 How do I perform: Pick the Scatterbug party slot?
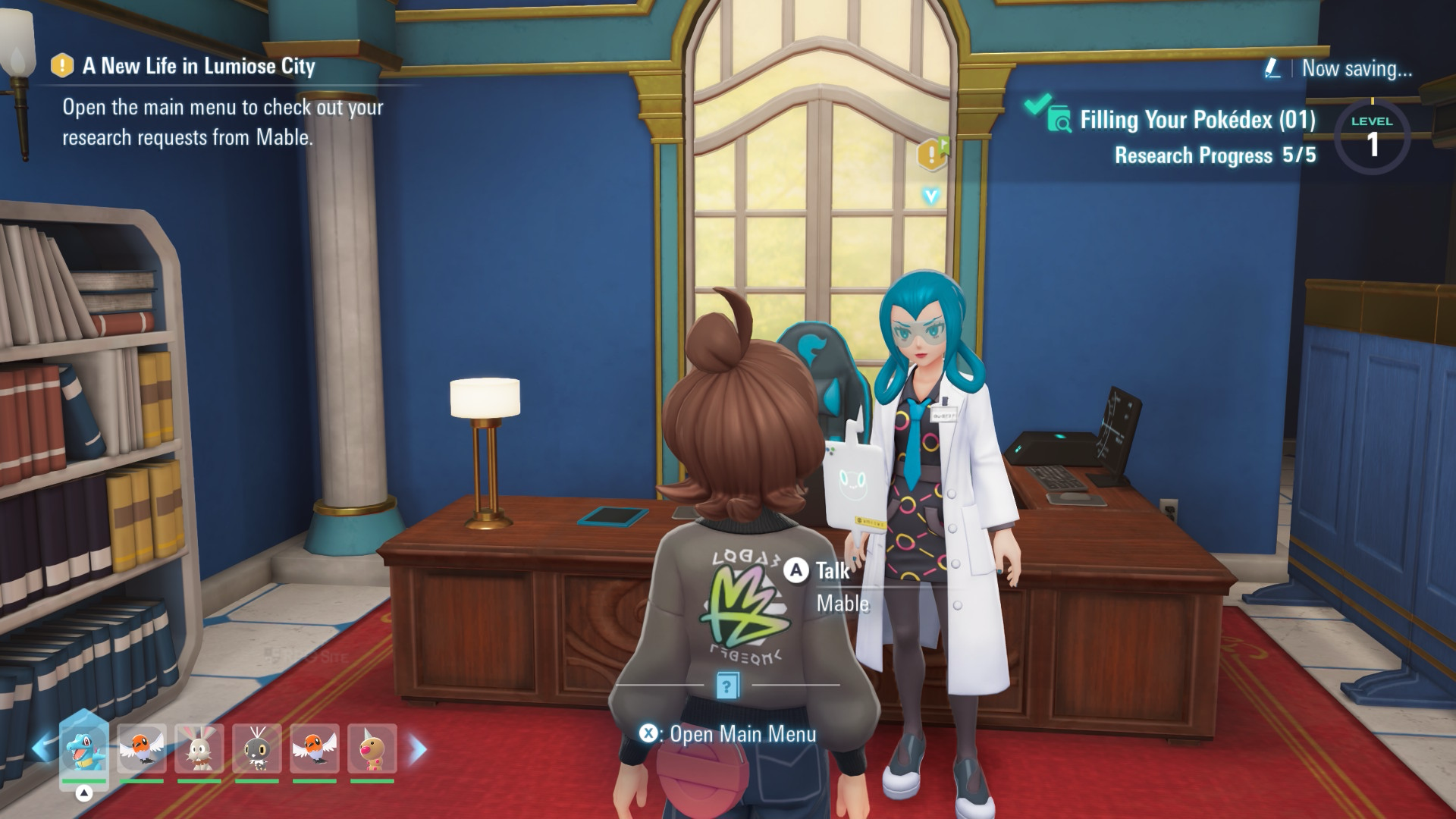click(256, 748)
